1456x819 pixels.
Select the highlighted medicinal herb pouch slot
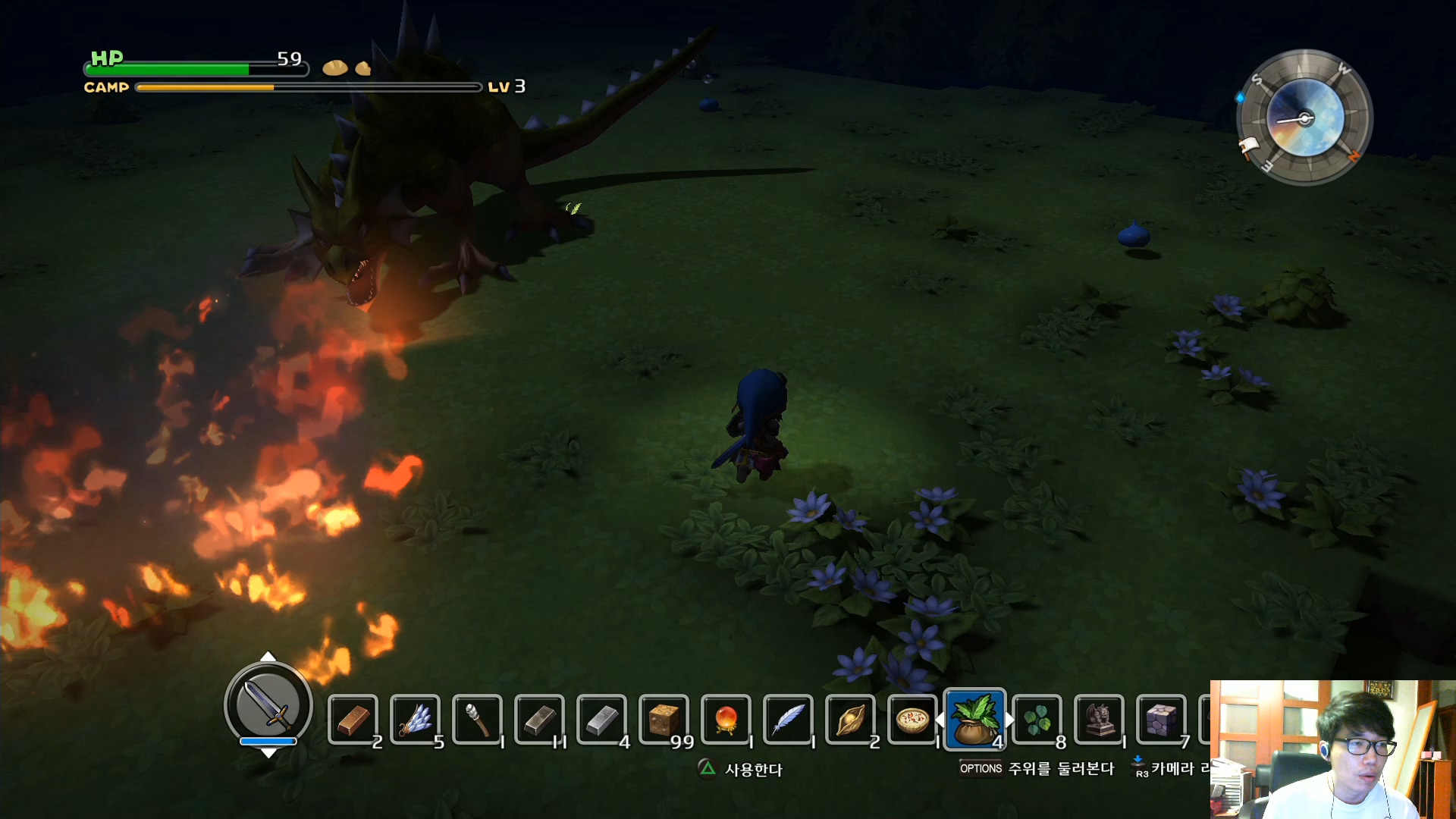[x=975, y=719]
